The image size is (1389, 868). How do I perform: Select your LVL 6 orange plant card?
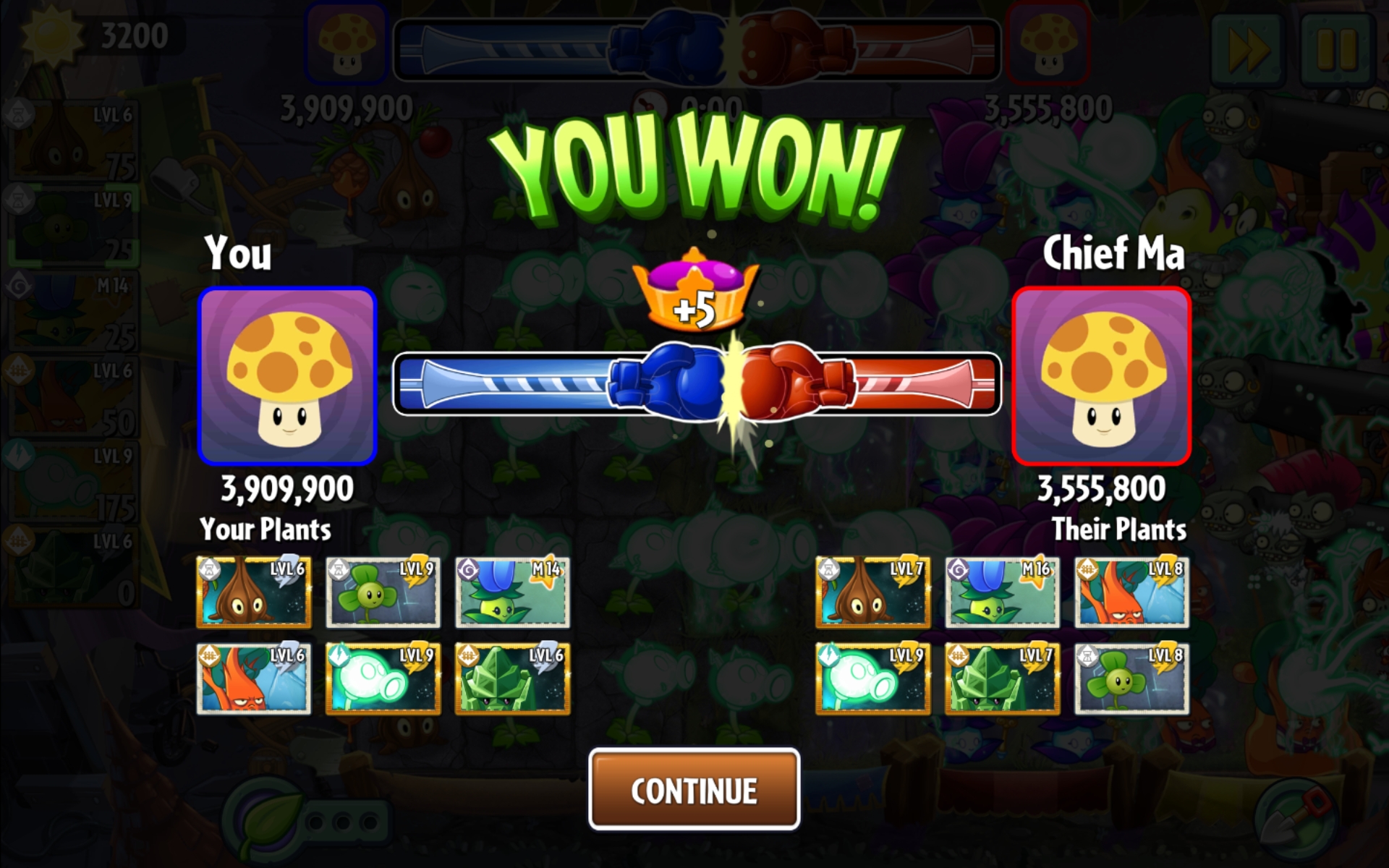coord(254,678)
